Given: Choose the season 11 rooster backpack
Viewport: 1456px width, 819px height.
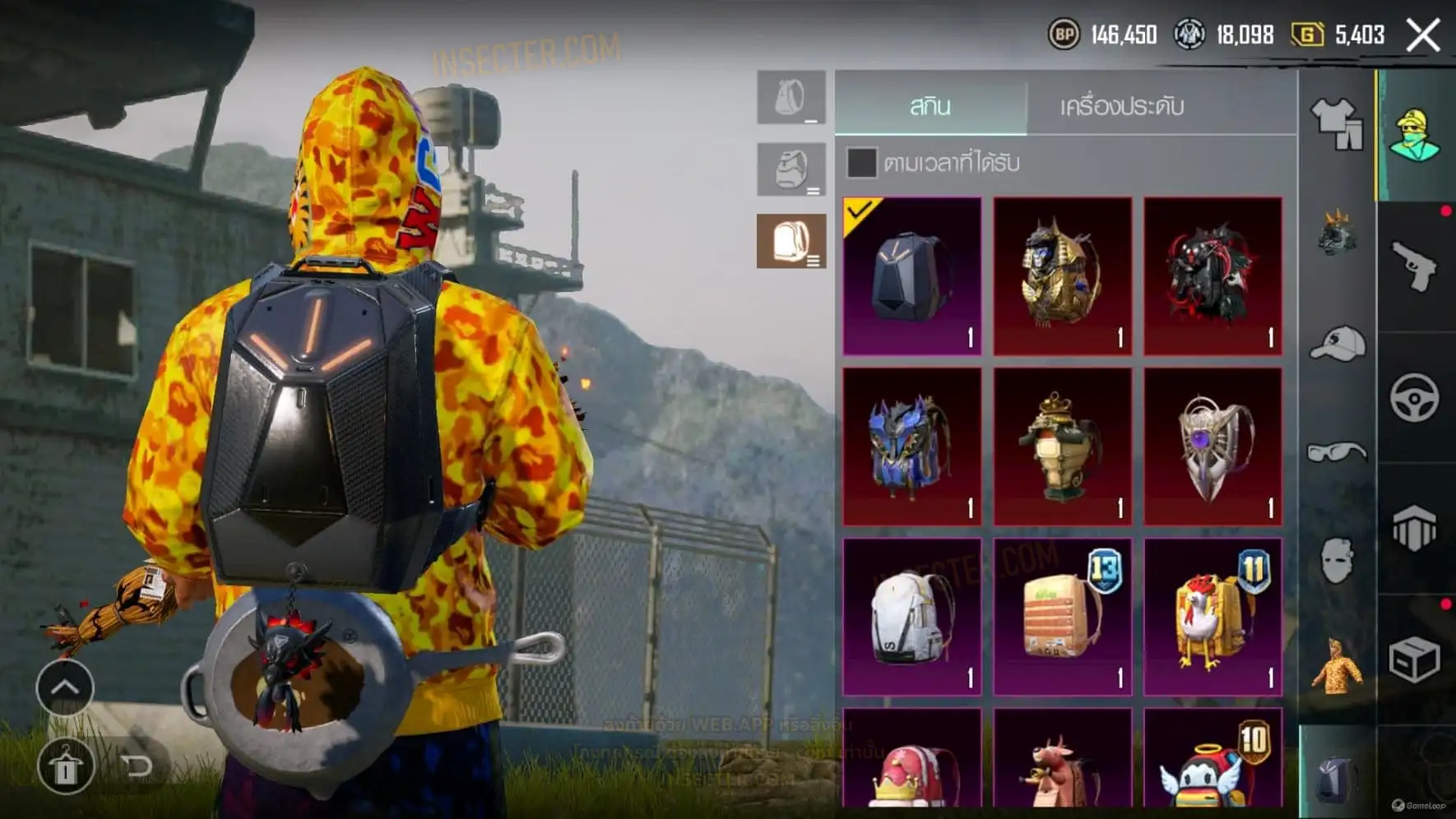Looking at the screenshot, I should (x=1213, y=617).
